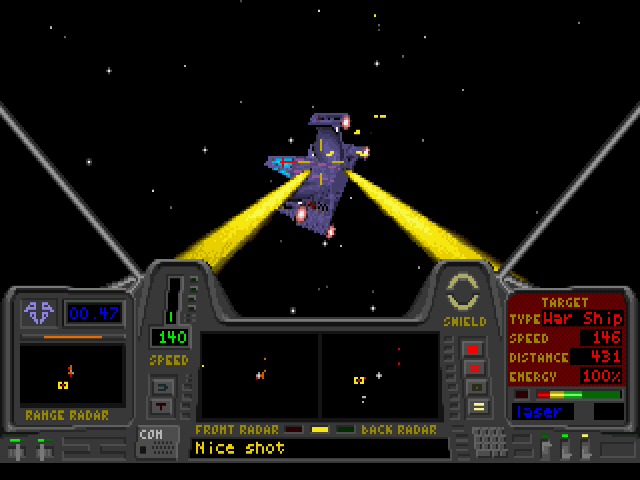Click the blue arrow button below Speed
The image size is (640, 480).
pos(162,385)
